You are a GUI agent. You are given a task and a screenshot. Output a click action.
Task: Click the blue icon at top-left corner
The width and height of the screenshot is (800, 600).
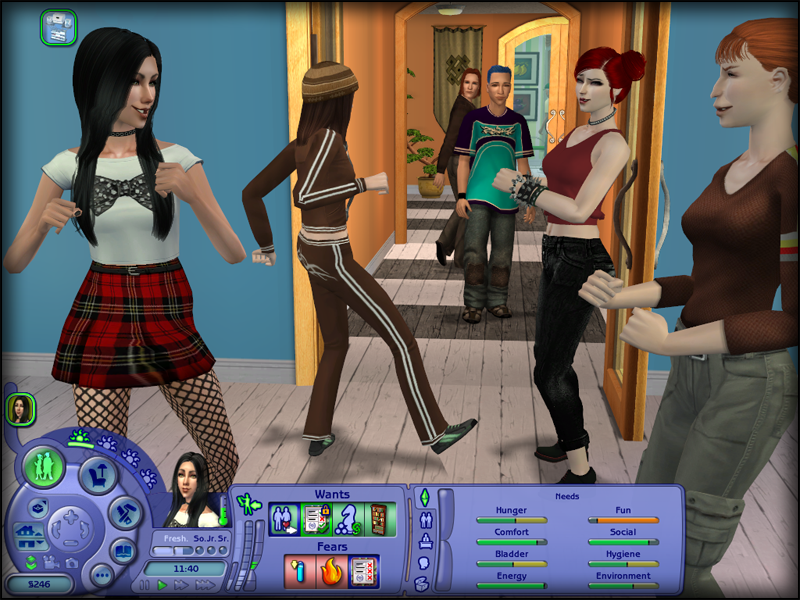click(x=58, y=26)
